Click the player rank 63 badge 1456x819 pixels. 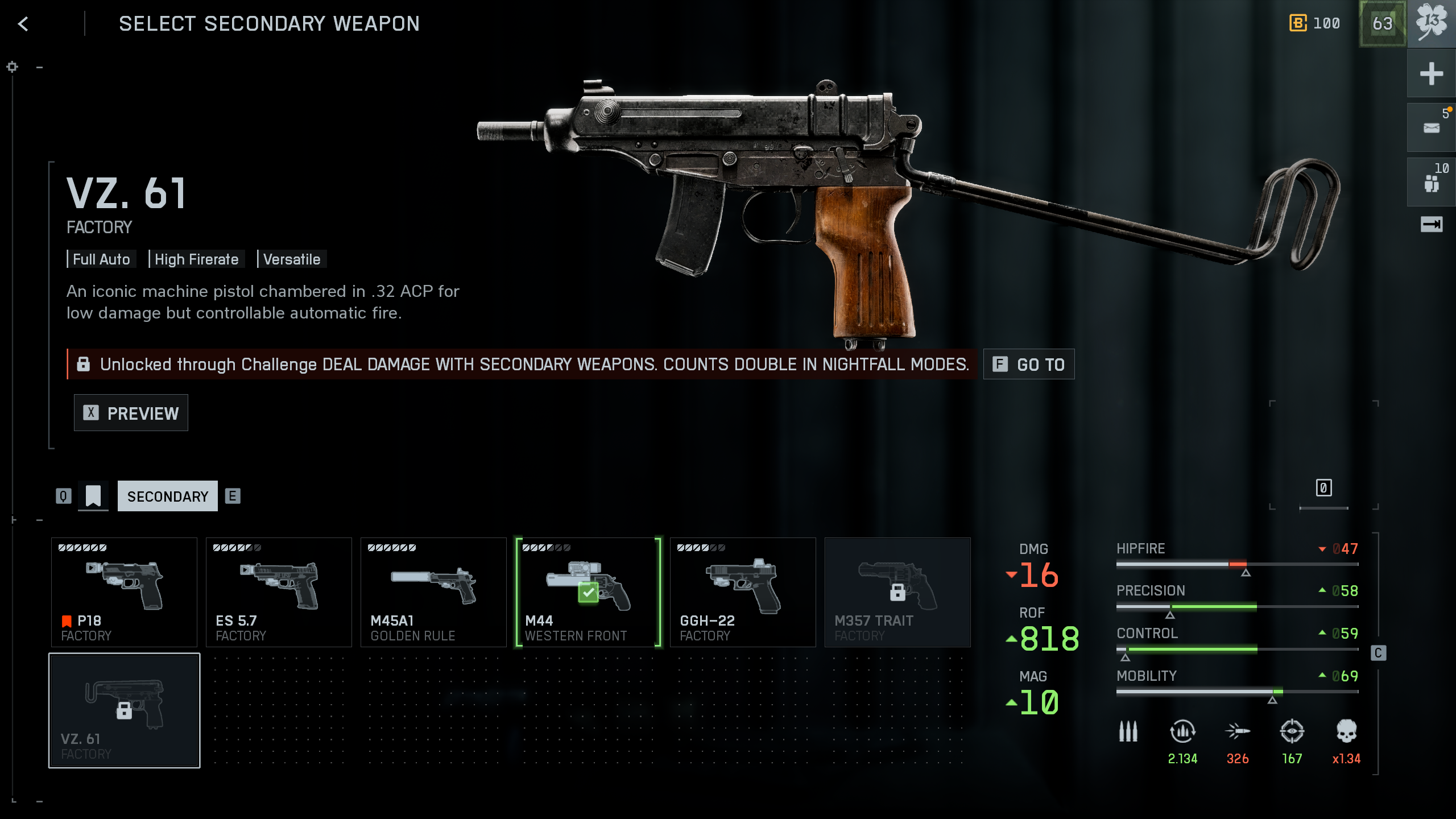coord(1382,24)
